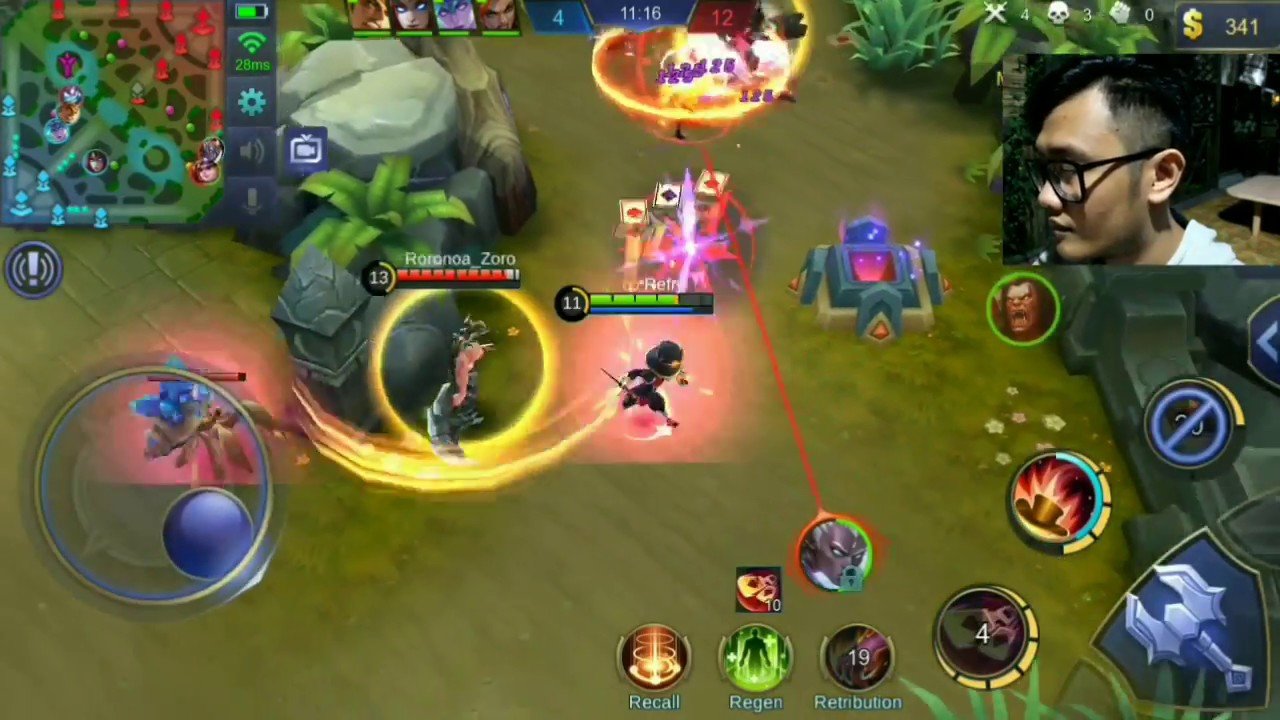
Task: Open the TV spectate icon
Action: (306, 150)
